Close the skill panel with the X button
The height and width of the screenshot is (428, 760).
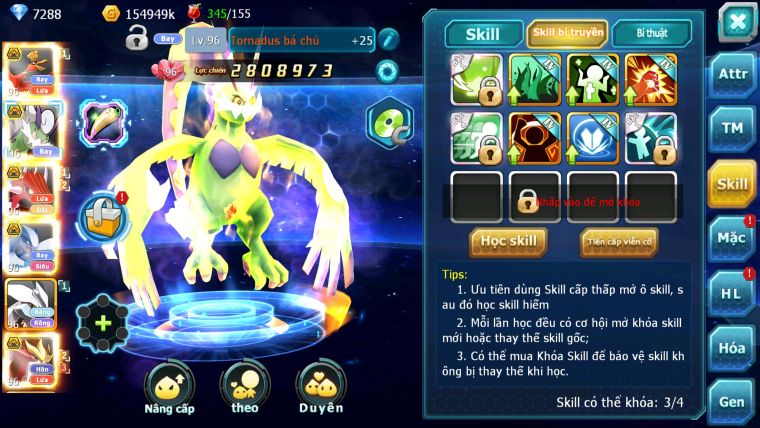[736, 21]
